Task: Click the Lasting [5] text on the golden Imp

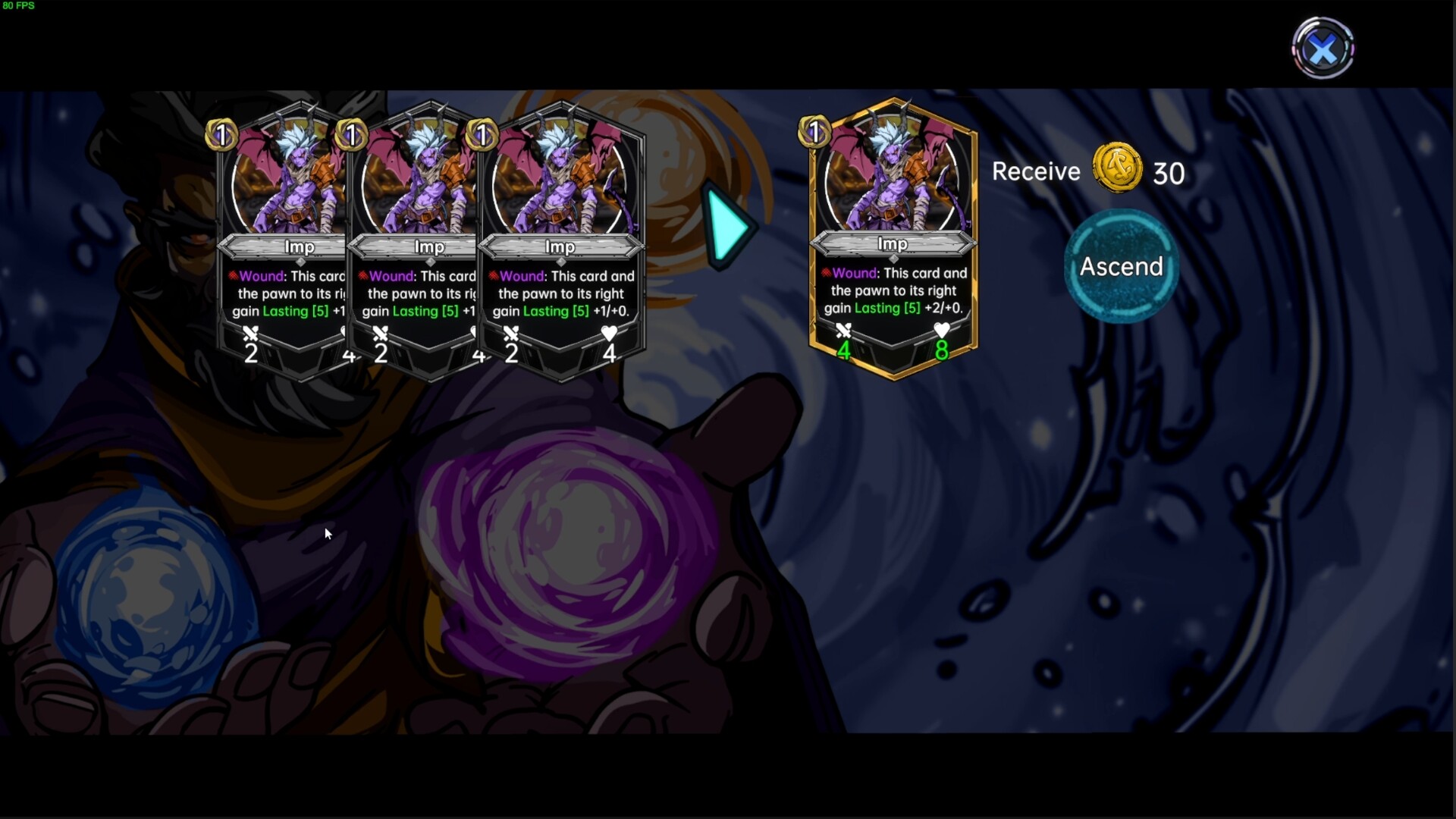Action: tap(884, 309)
